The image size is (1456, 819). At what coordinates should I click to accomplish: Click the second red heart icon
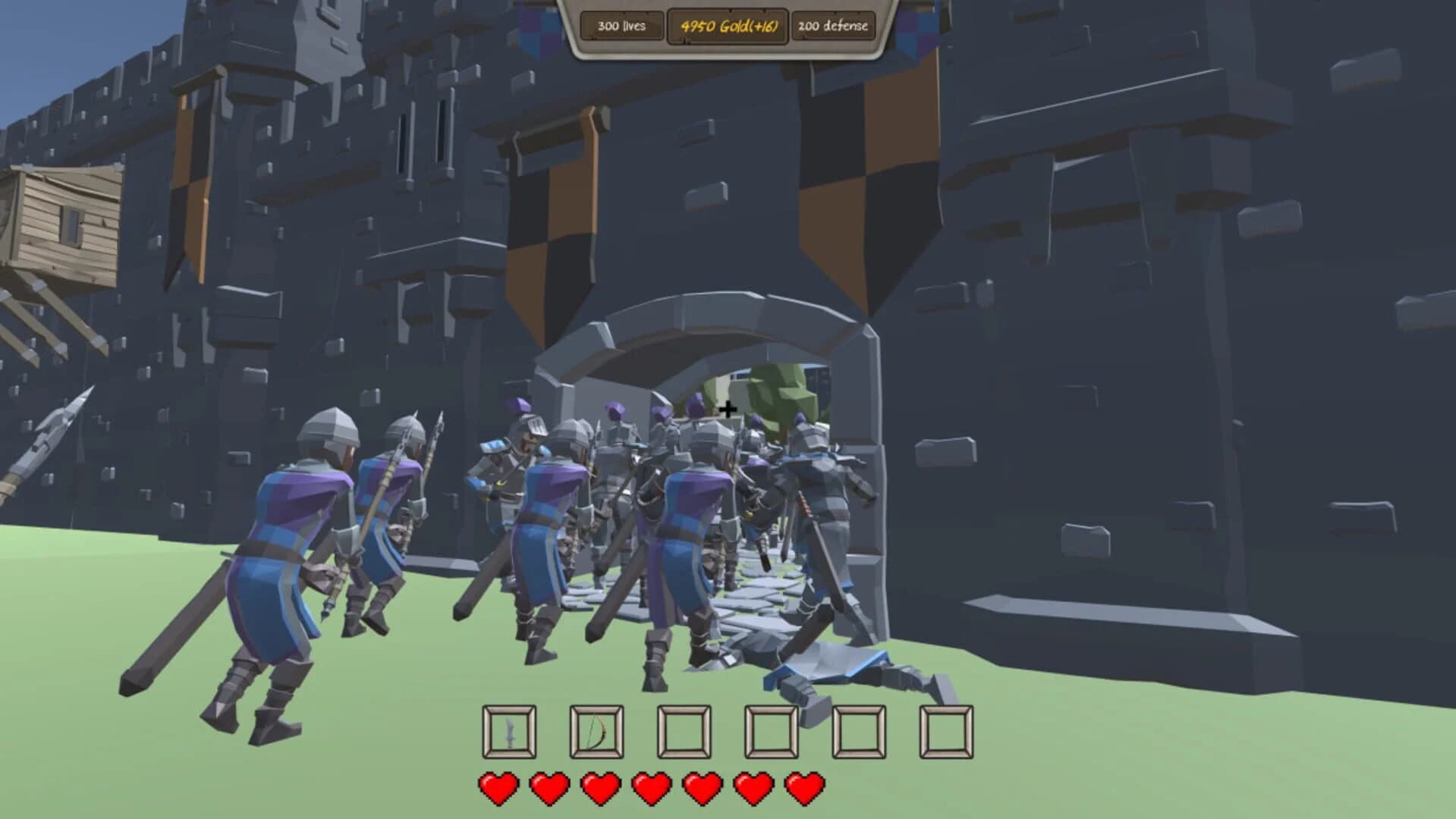pos(549,789)
